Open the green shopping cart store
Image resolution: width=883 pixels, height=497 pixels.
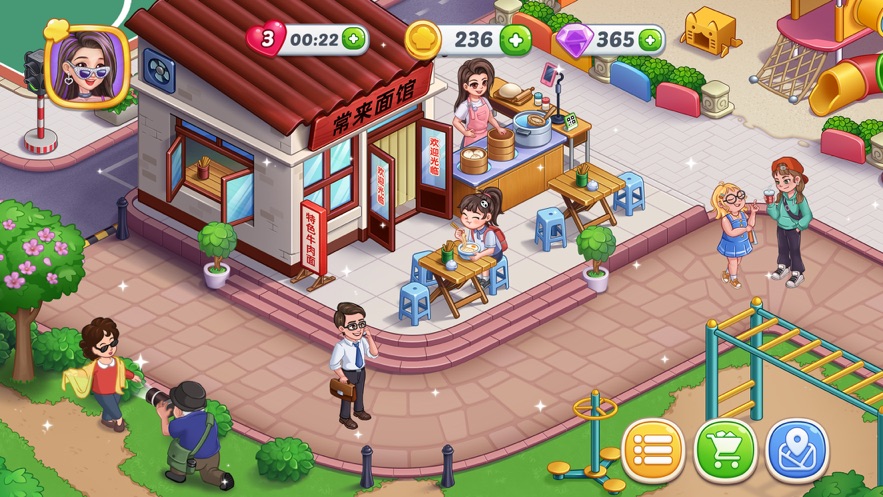[x=725, y=451]
